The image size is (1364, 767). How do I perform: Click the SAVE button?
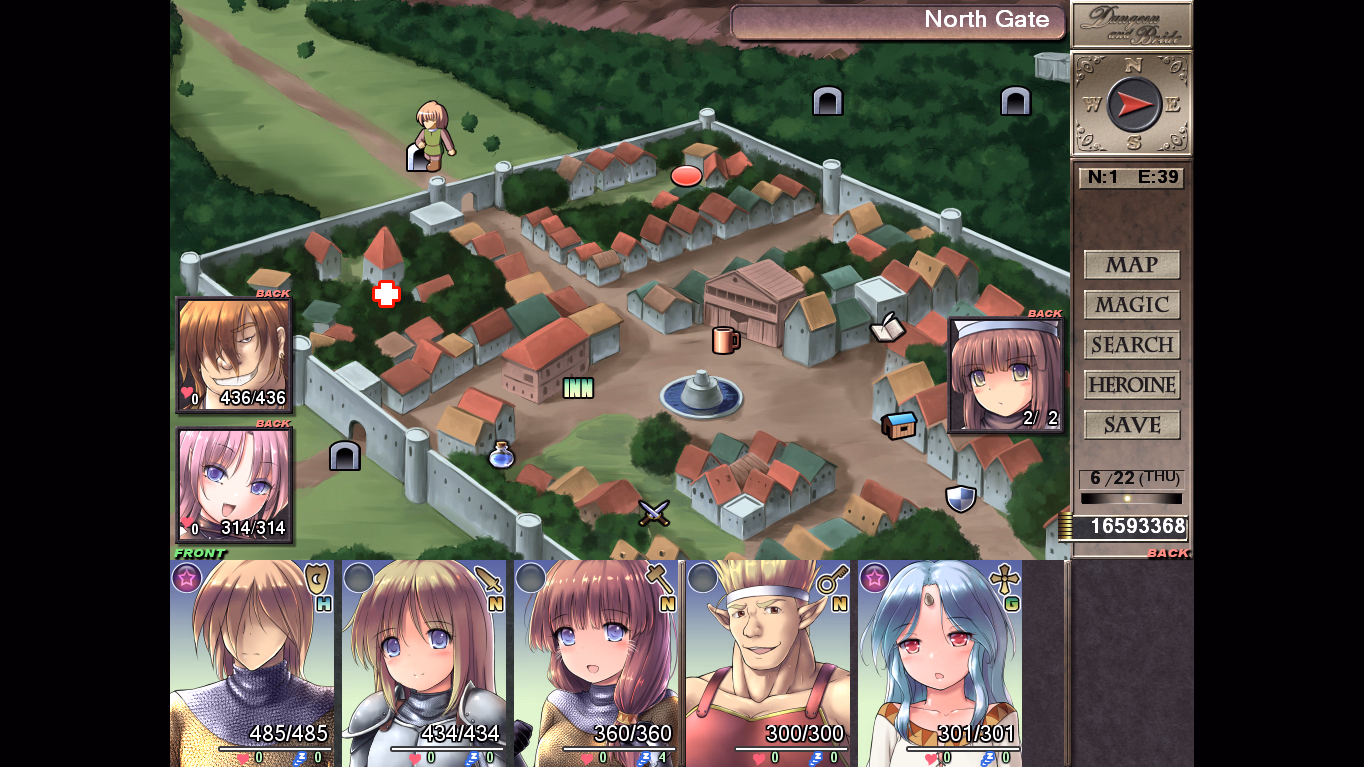1132,425
